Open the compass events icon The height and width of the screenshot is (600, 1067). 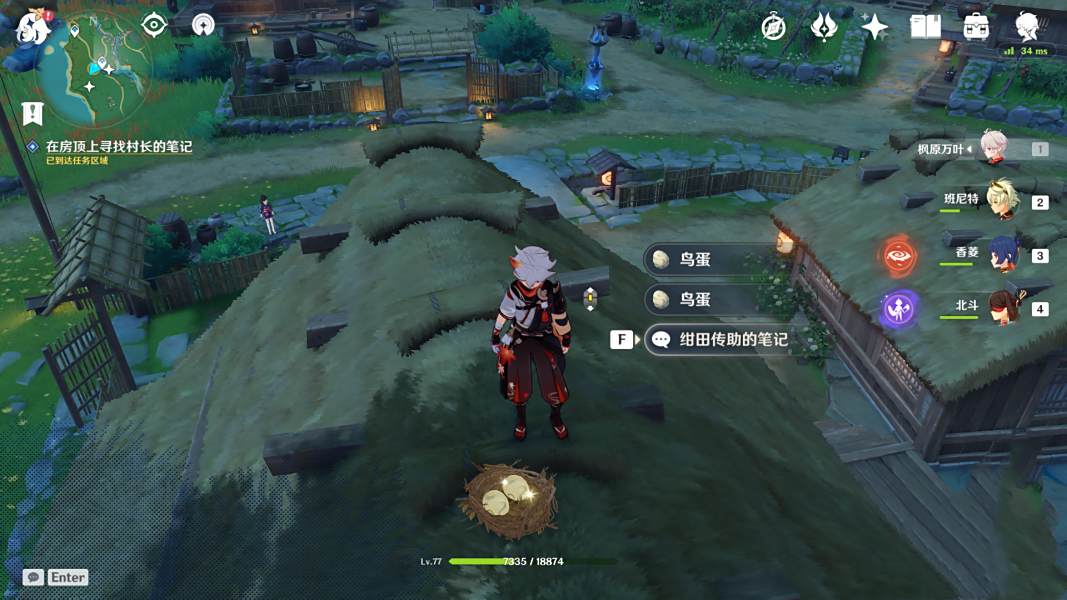773,27
